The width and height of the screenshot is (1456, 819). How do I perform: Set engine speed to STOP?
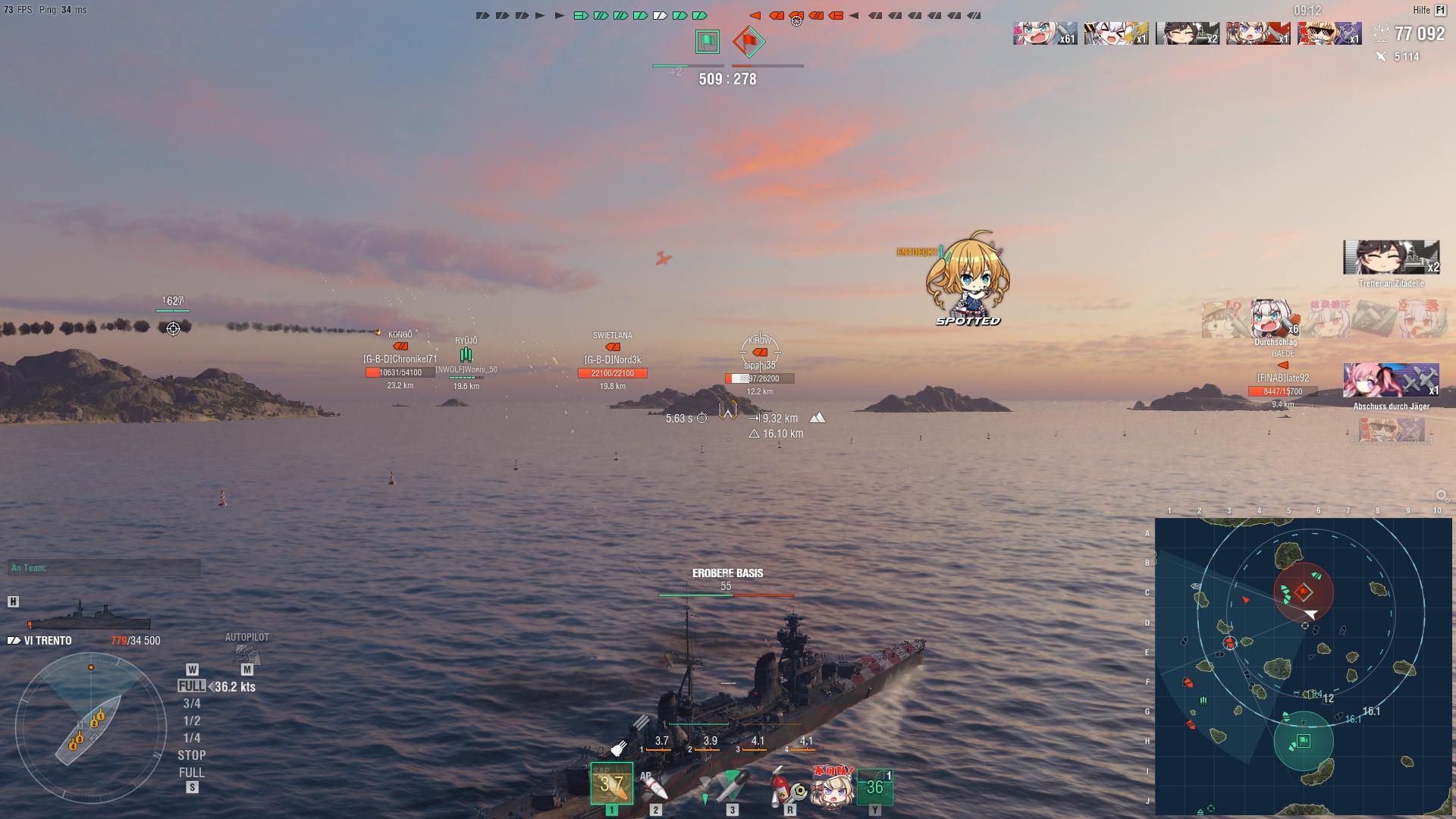coord(192,755)
